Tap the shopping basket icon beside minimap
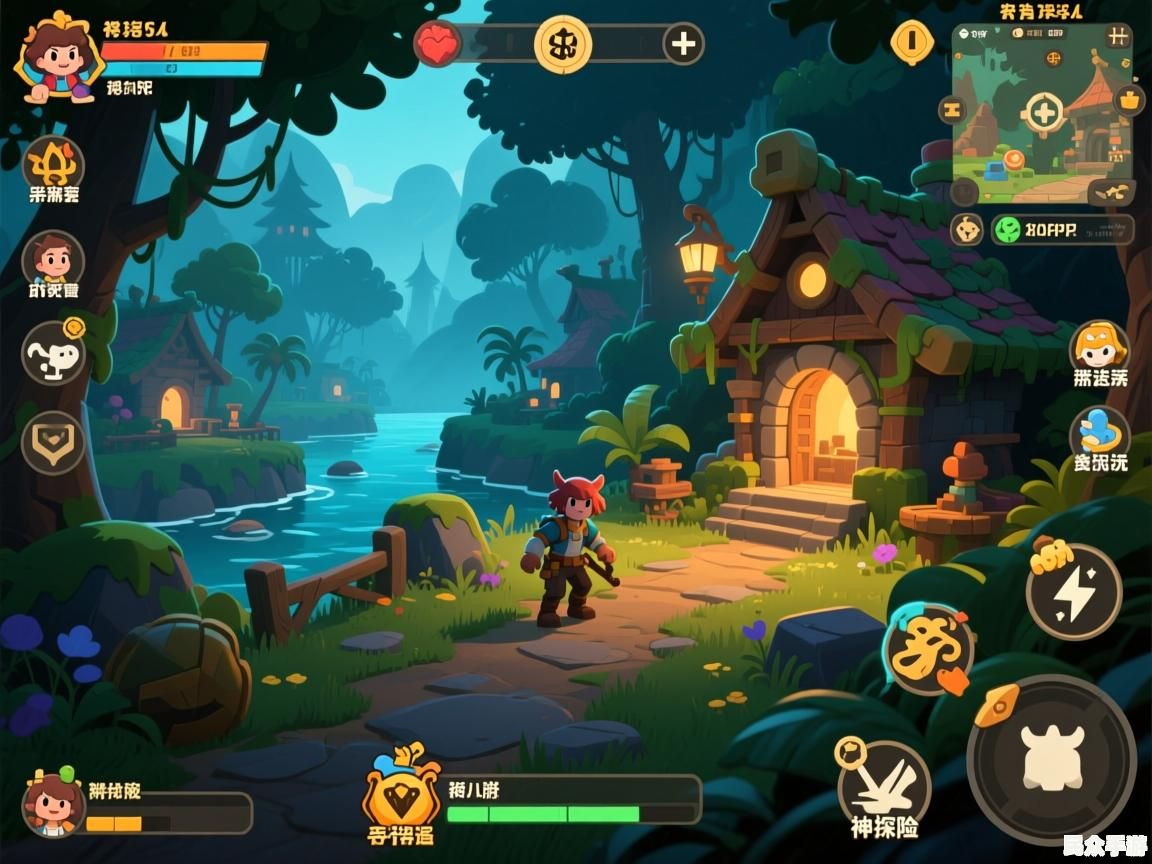1152x864 pixels. 1130,100
